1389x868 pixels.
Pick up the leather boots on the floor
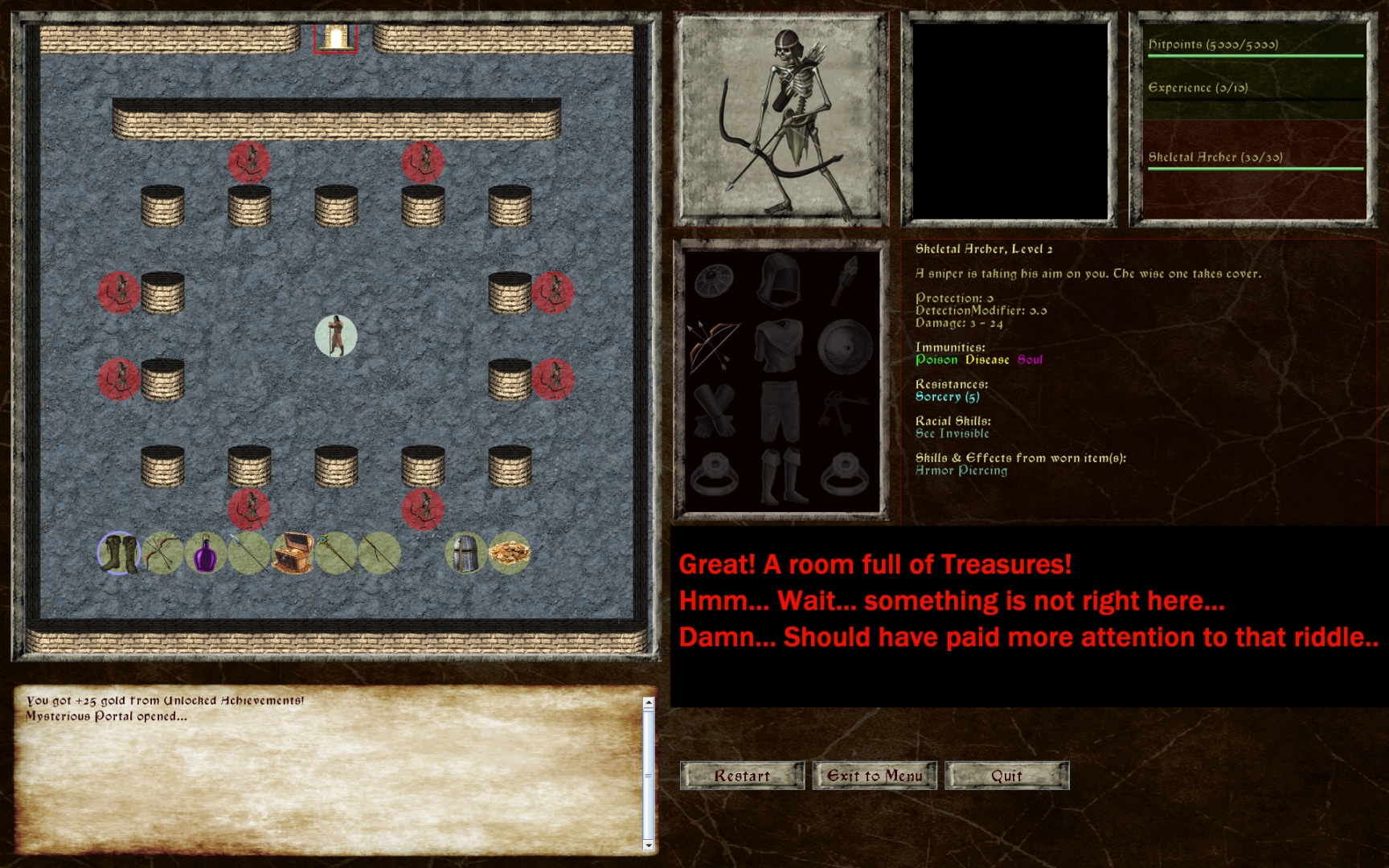(119, 555)
